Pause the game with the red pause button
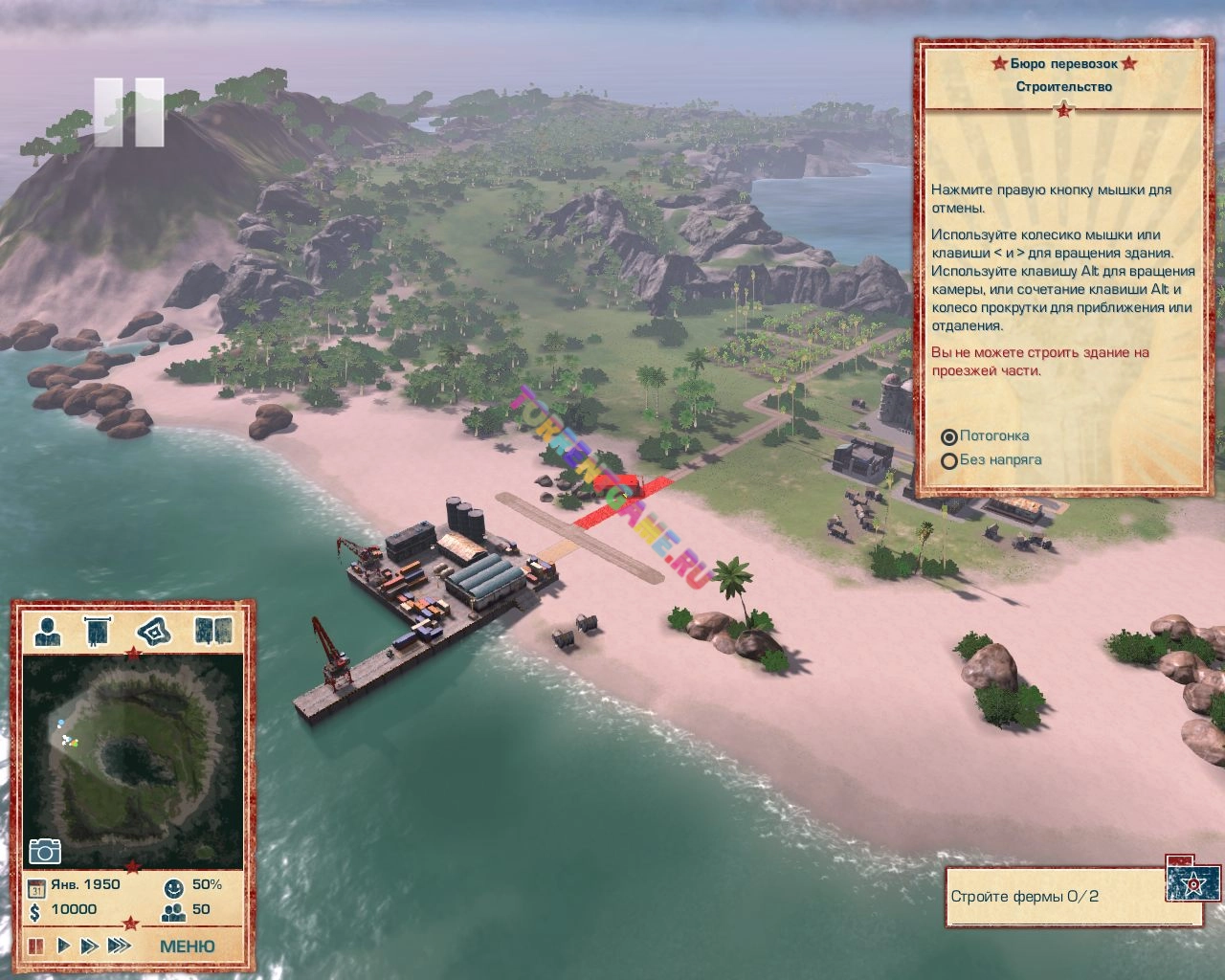The image size is (1225, 980). [x=36, y=947]
